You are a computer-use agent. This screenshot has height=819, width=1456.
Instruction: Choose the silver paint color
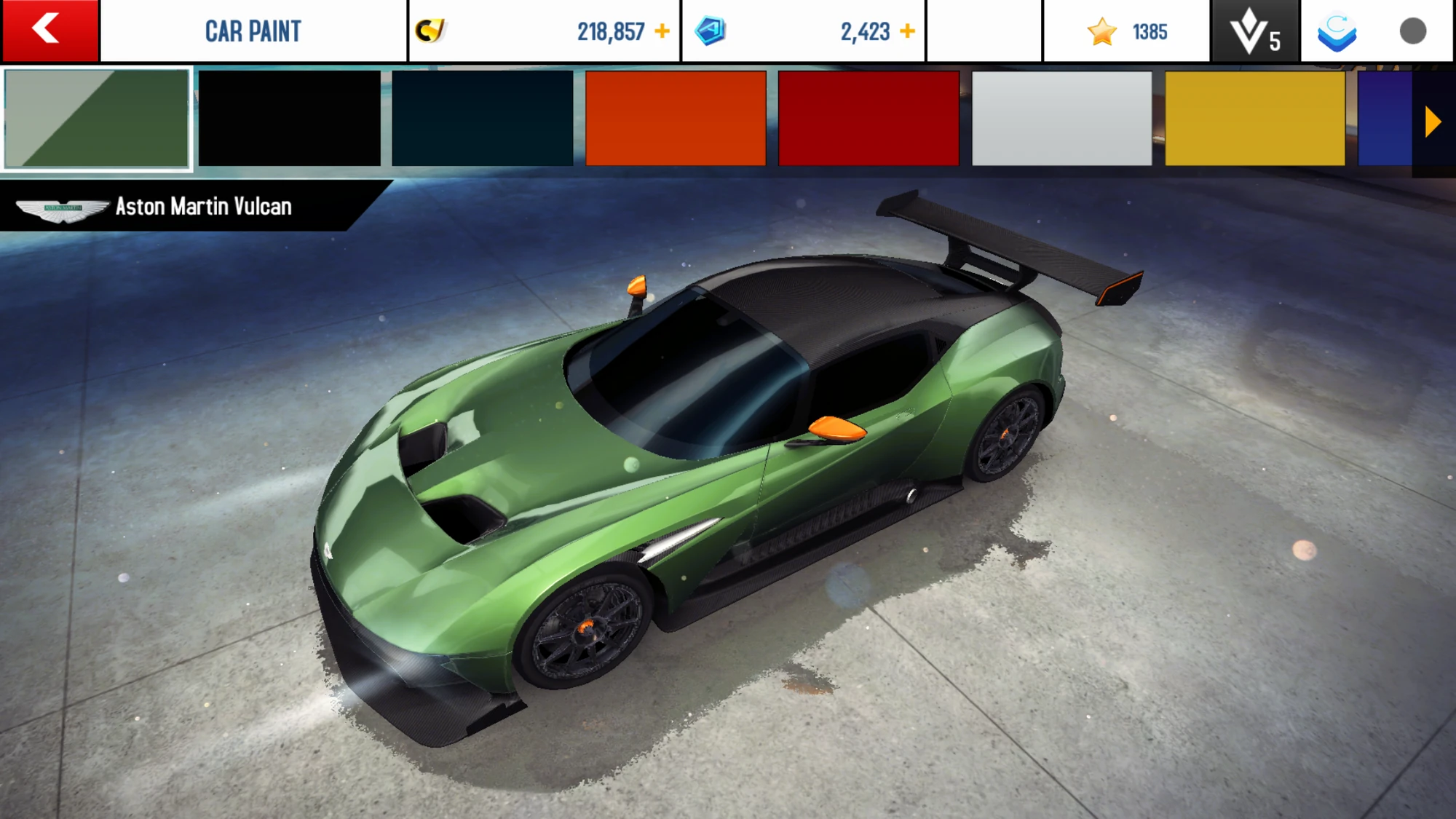click(1062, 119)
